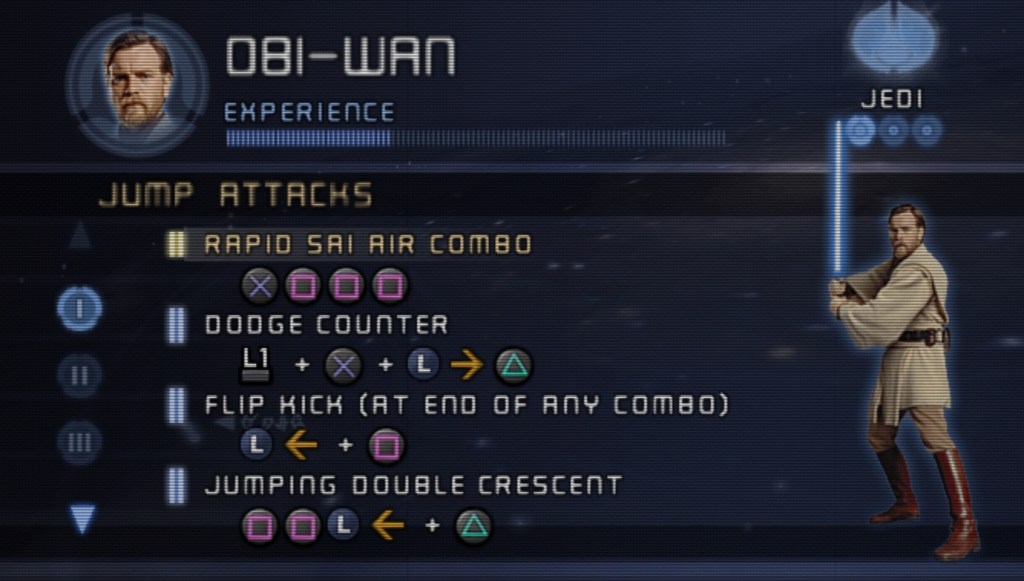This screenshot has height=581, width=1024.
Task: Choose the Dodge Counter move
Action: coord(326,324)
